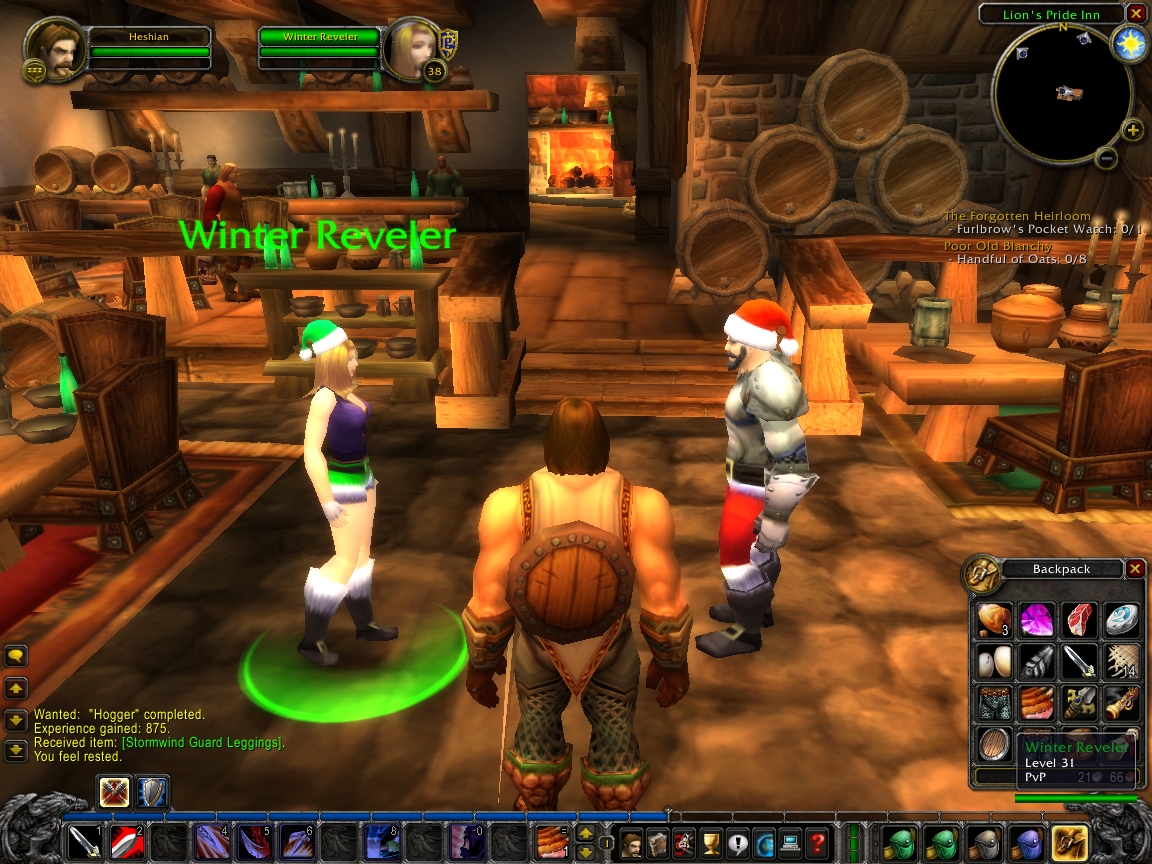
Task: Toggle the golden backpack bag button
Action: pyautogui.click(x=1069, y=843)
